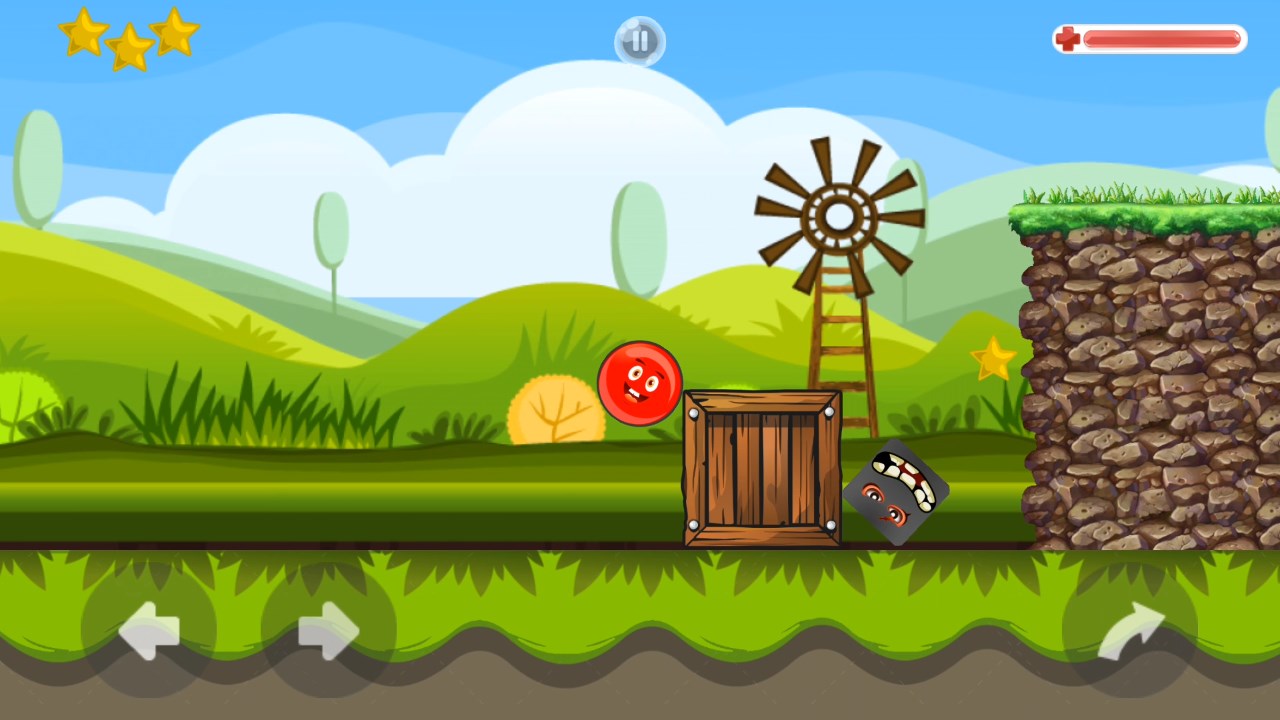Click the wooden crate obstacle
Image resolution: width=1280 pixels, height=720 pixels.
click(763, 470)
